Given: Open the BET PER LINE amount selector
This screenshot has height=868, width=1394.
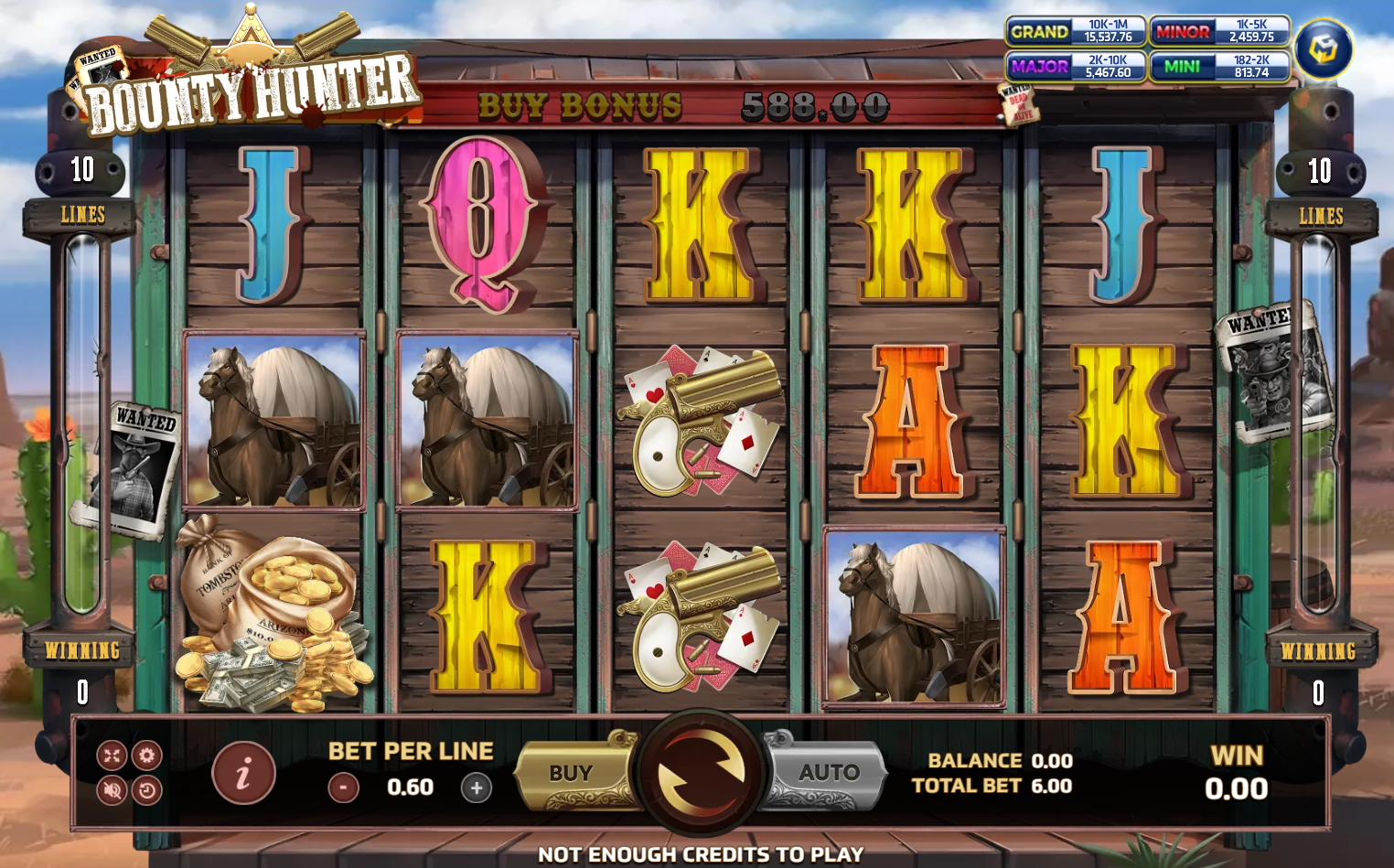Looking at the screenshot, I should click(408, 785).
